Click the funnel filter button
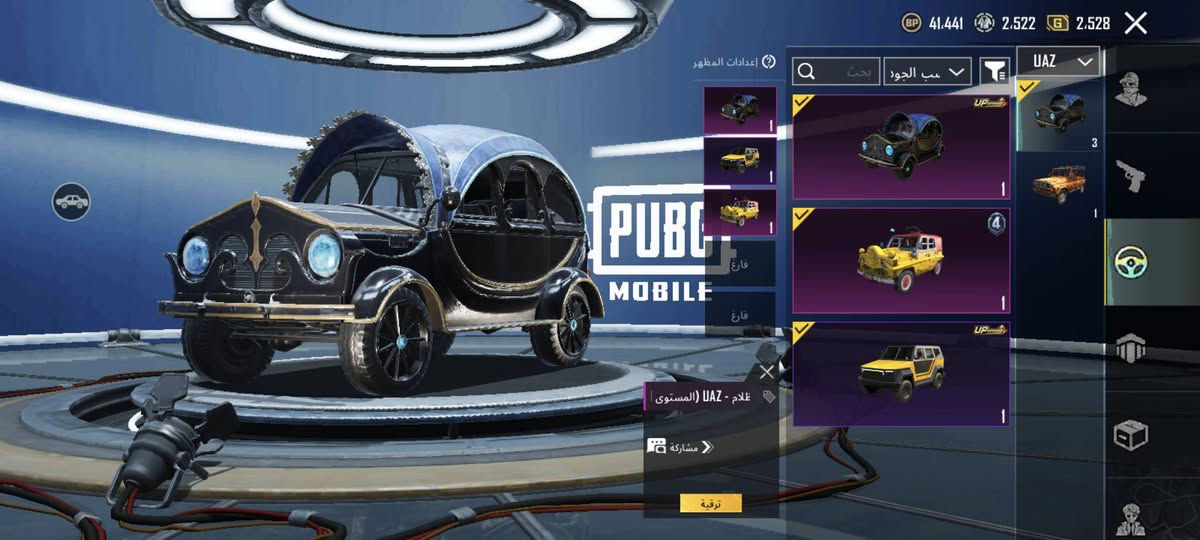This screenshot has height=540, width=1200. (993, 71)
